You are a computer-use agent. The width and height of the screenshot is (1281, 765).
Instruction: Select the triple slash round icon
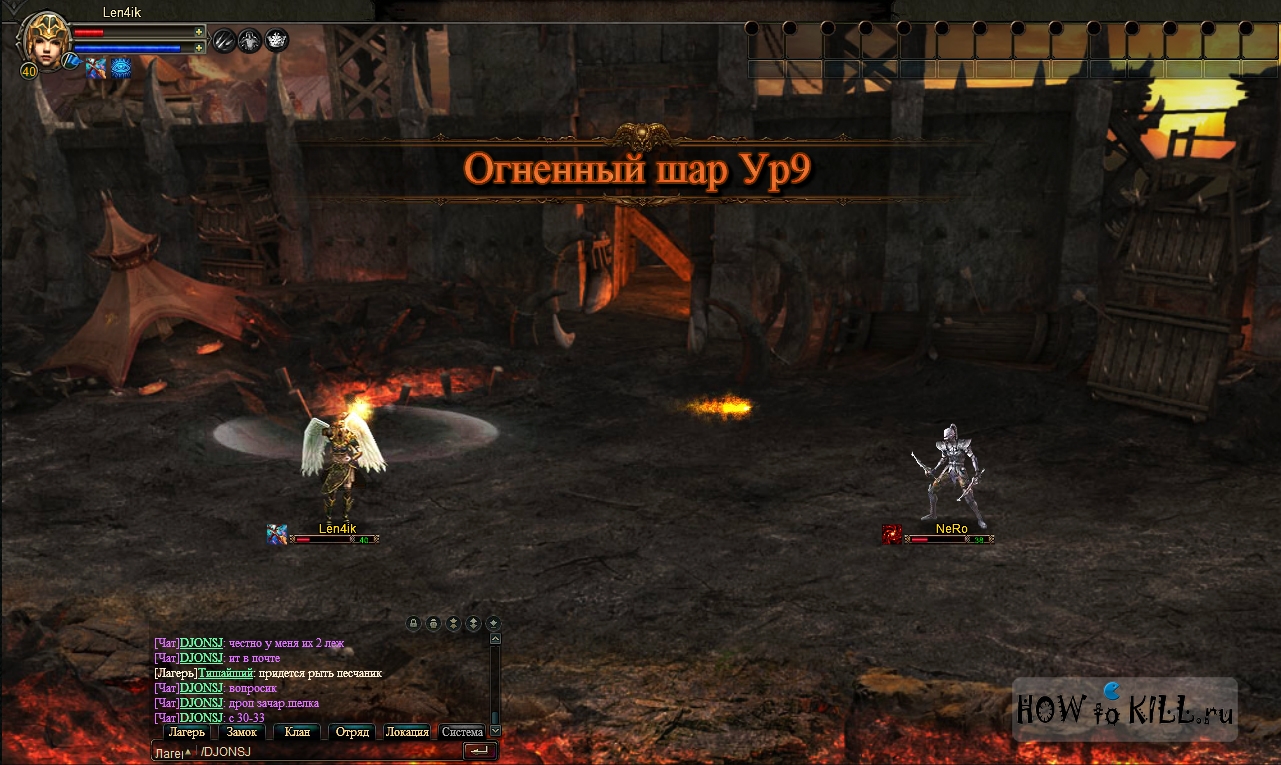coord(224,40)
